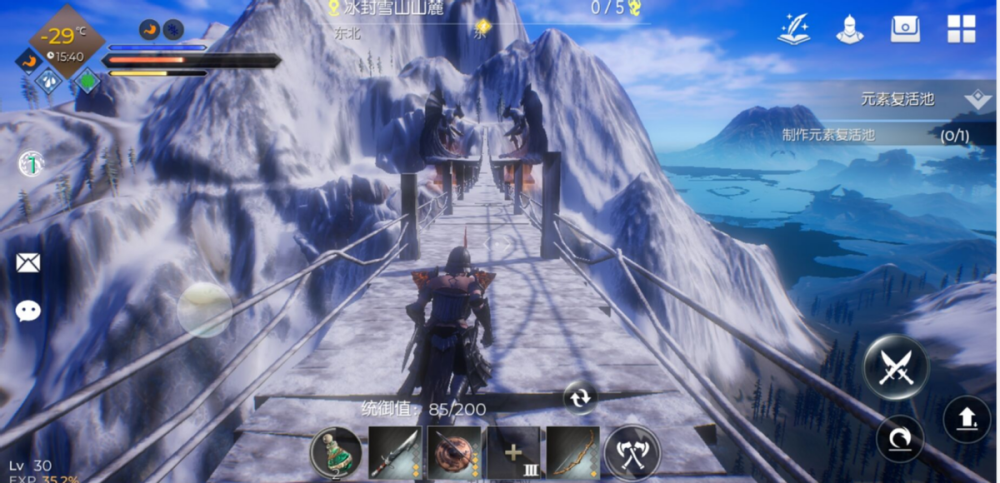
Task: Select the round shield hotbar slot
Action: pos(454,453)
